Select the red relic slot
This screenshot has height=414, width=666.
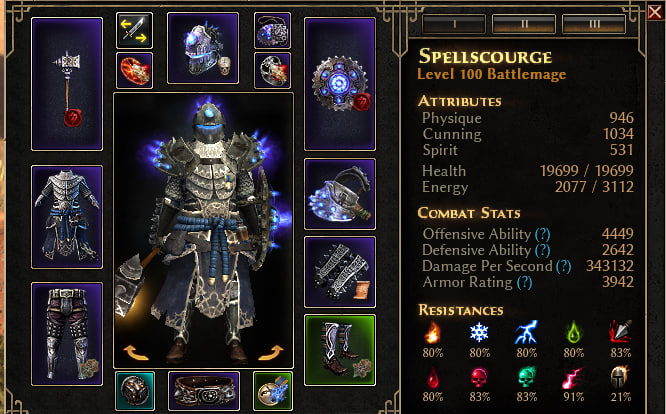click(x=134, y=72)
